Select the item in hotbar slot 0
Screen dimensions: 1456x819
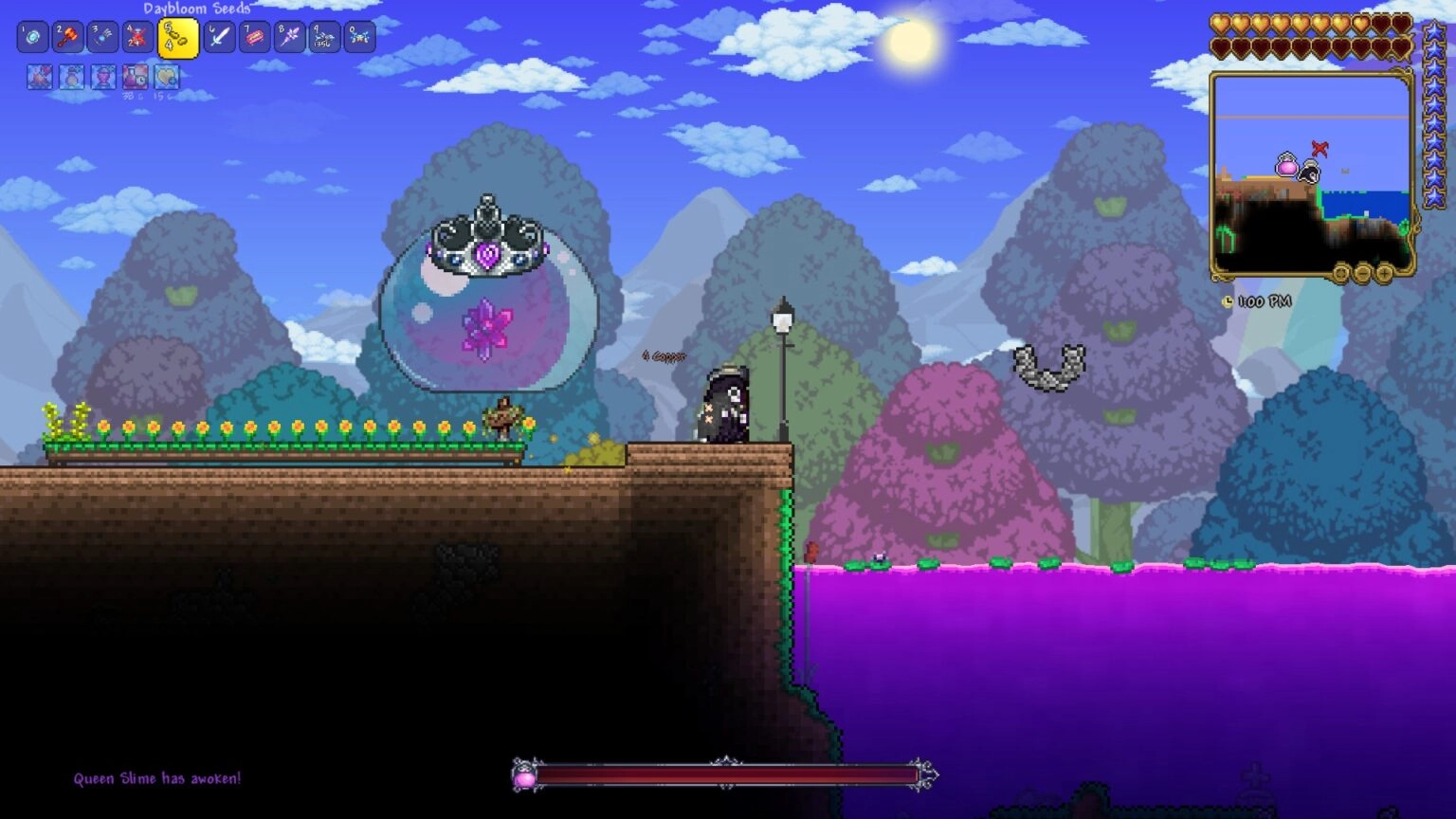click(x=358, y=36)
